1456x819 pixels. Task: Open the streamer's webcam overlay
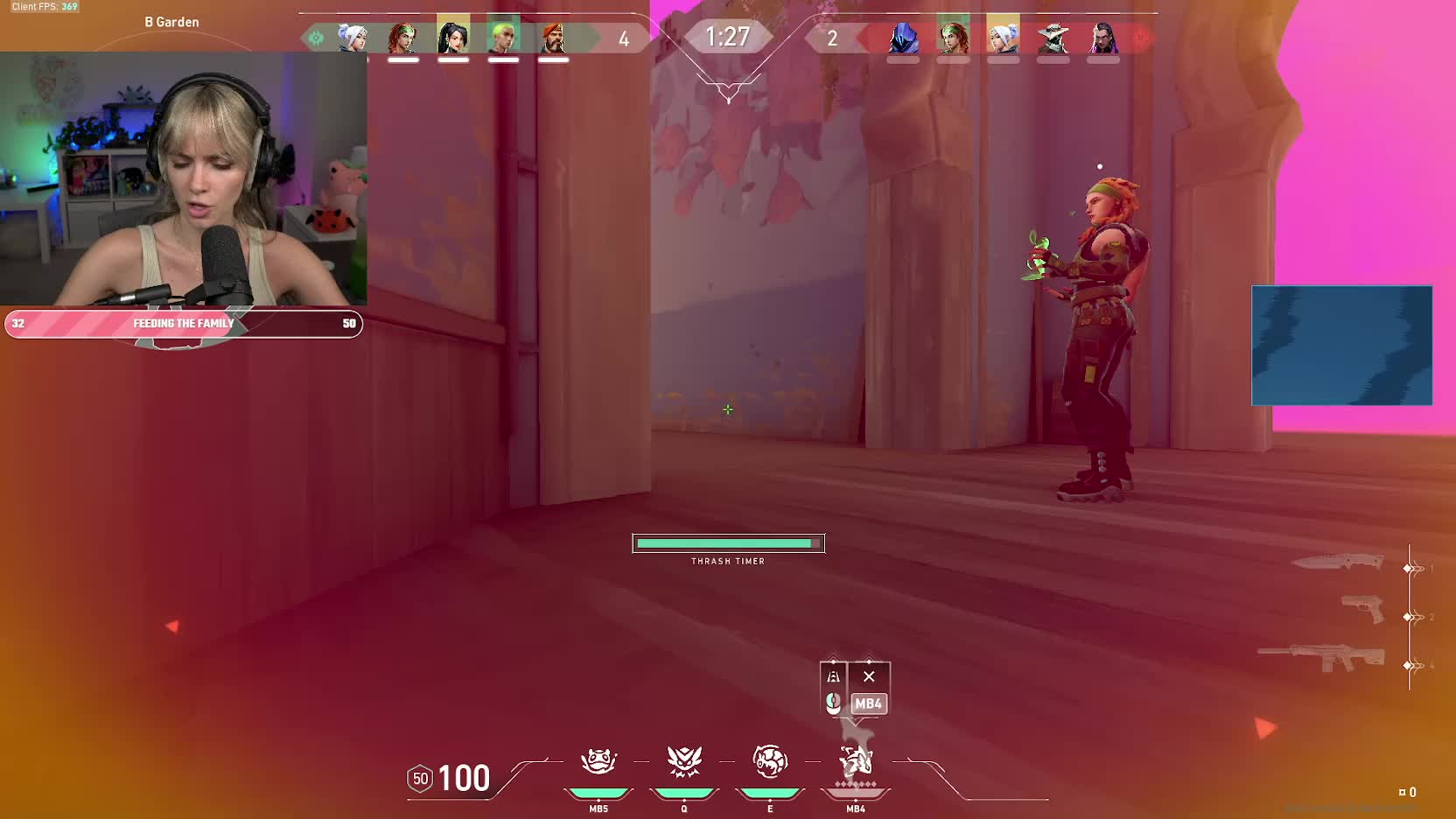pos(184,178)
